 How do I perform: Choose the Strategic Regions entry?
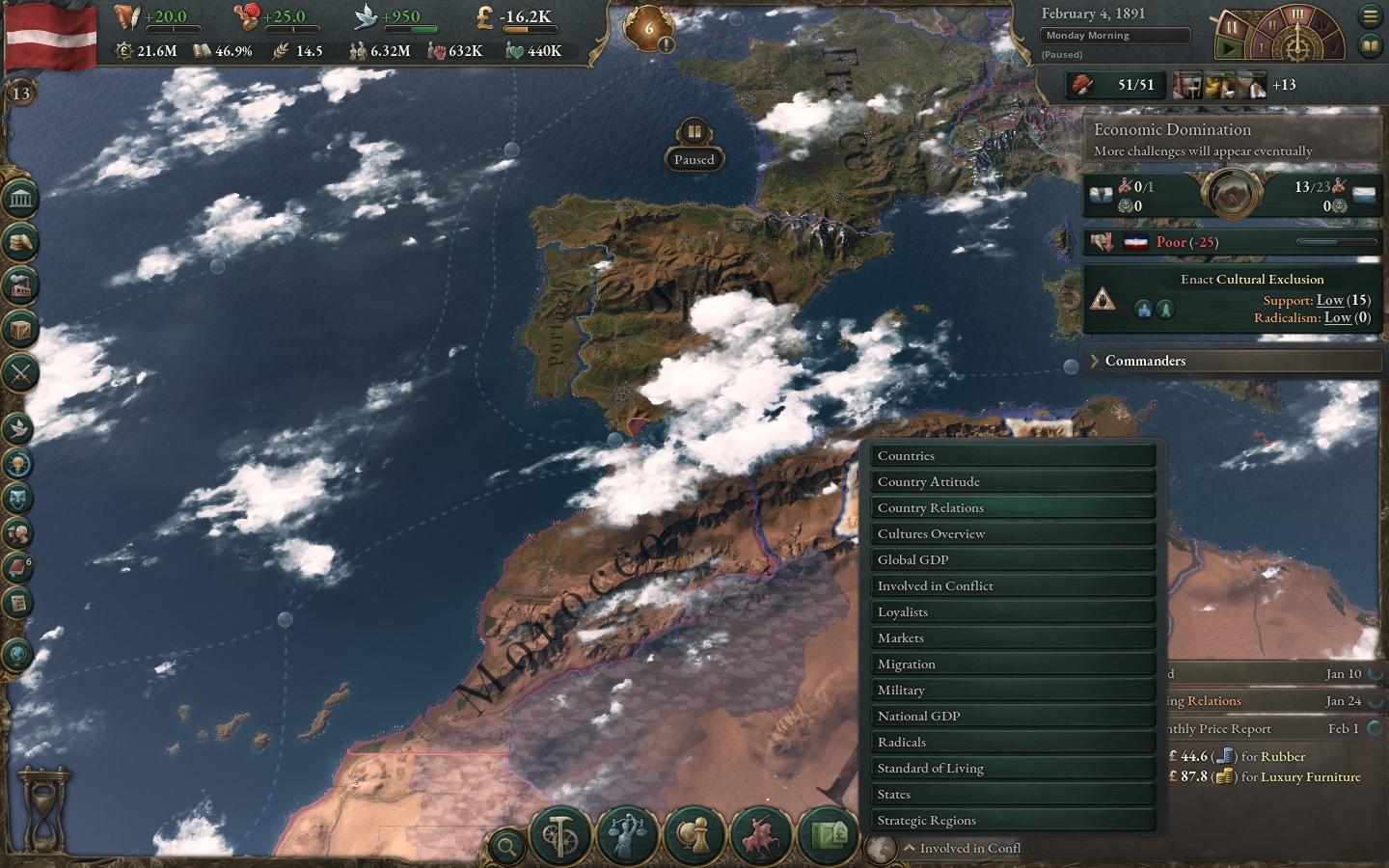(x=1013, y=821)
